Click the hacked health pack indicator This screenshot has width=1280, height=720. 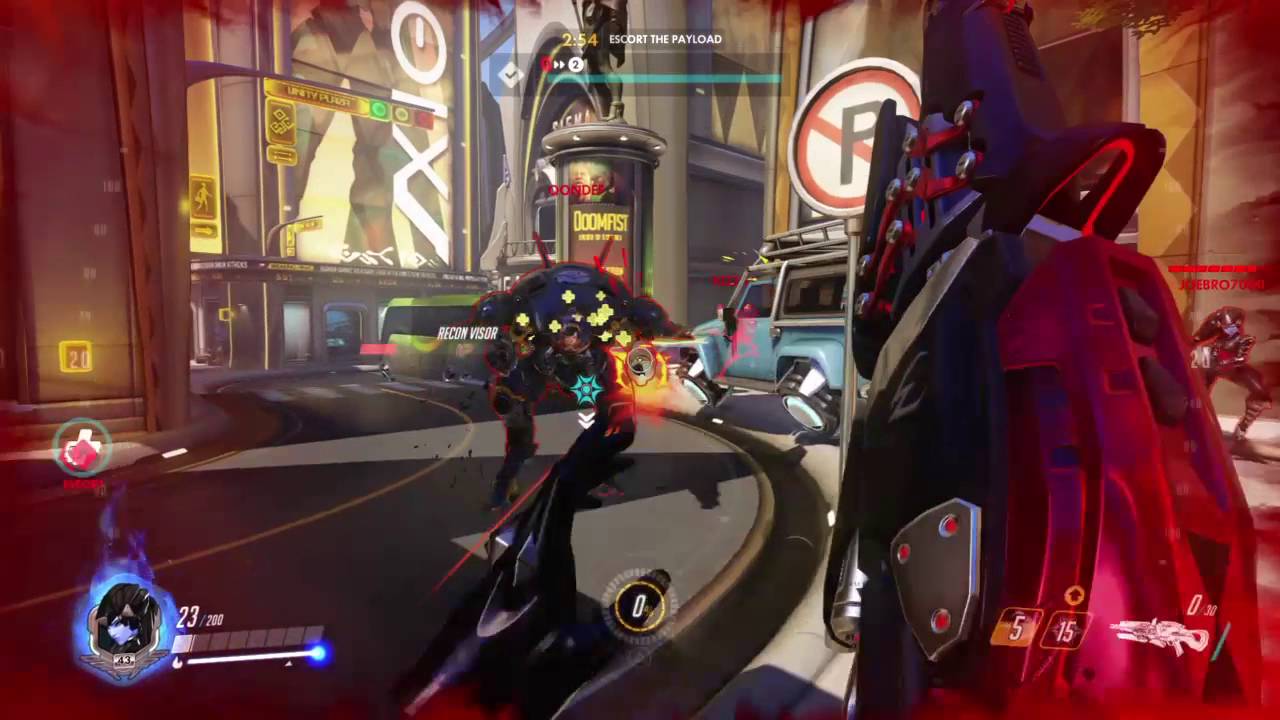pyautogui.click(x=82, y=451)
